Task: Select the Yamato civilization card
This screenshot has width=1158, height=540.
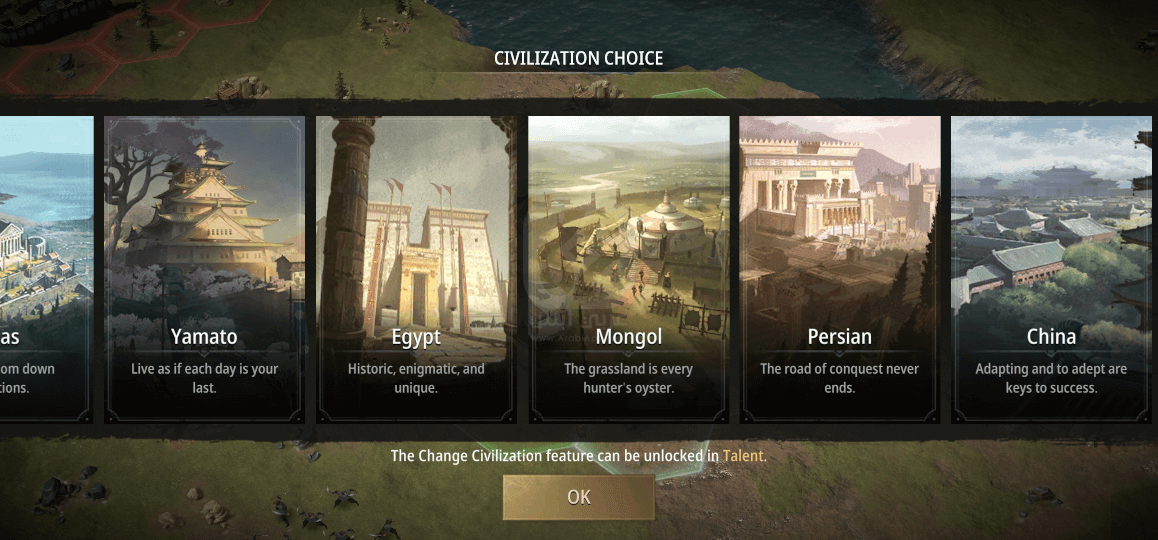Action: 204,270
